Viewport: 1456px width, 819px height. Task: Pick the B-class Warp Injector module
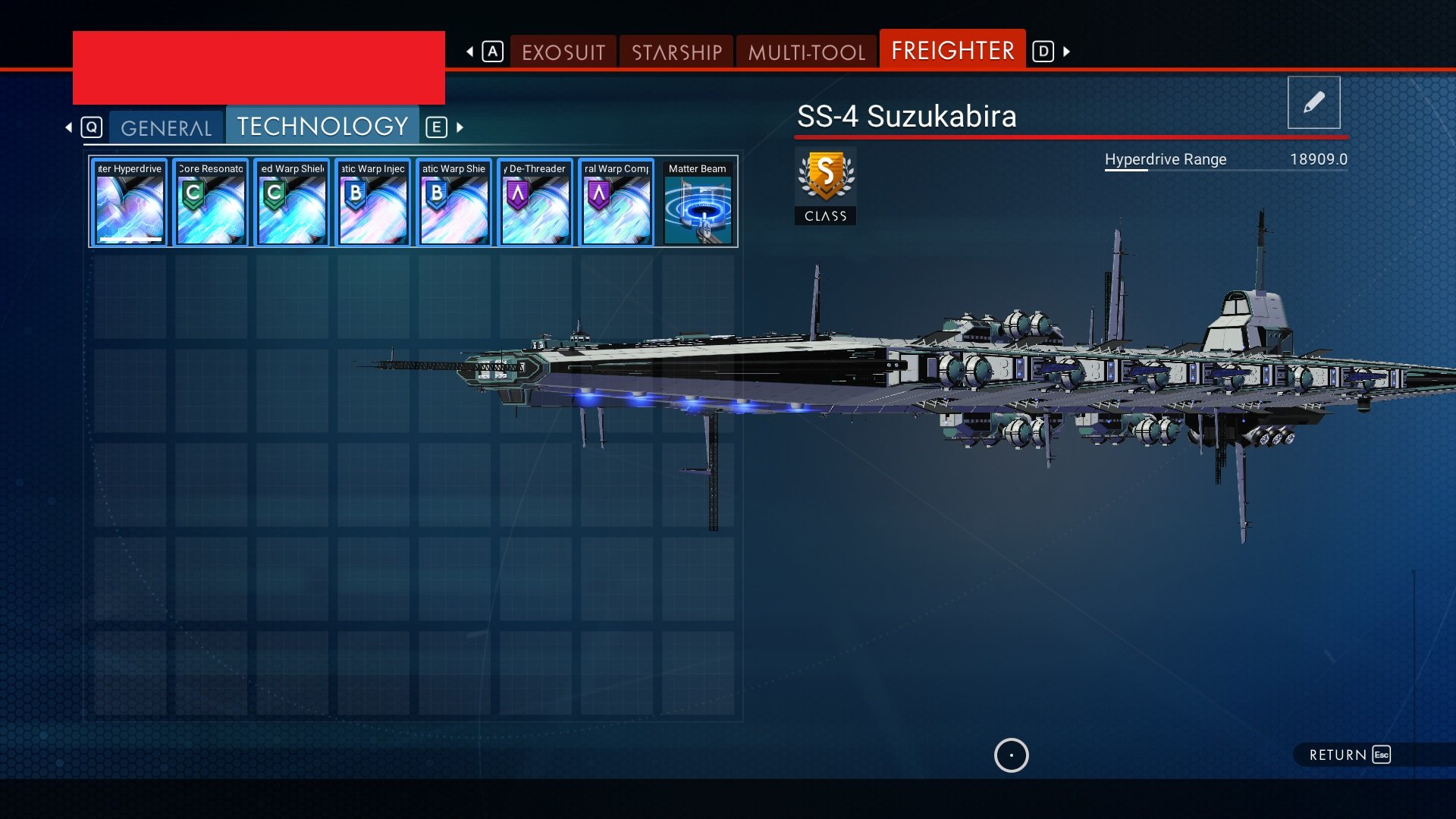pos(373,202)
